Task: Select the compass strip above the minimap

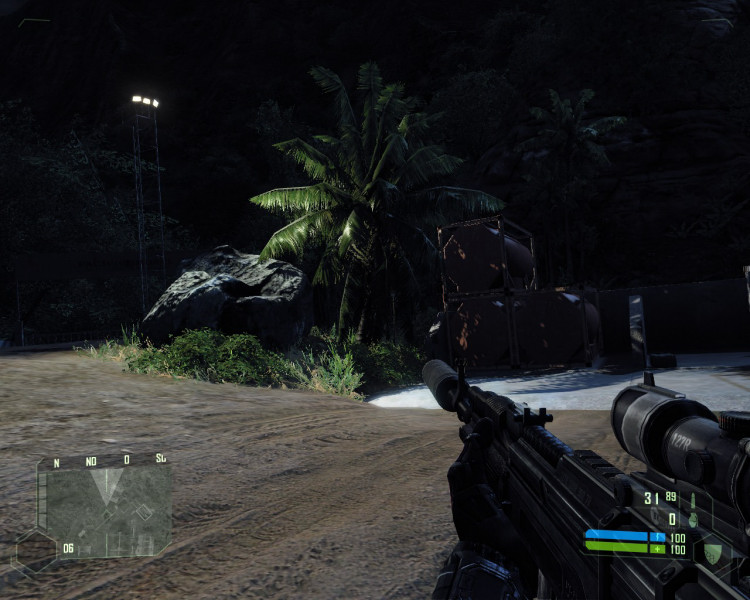Action: tap(104, 461)
